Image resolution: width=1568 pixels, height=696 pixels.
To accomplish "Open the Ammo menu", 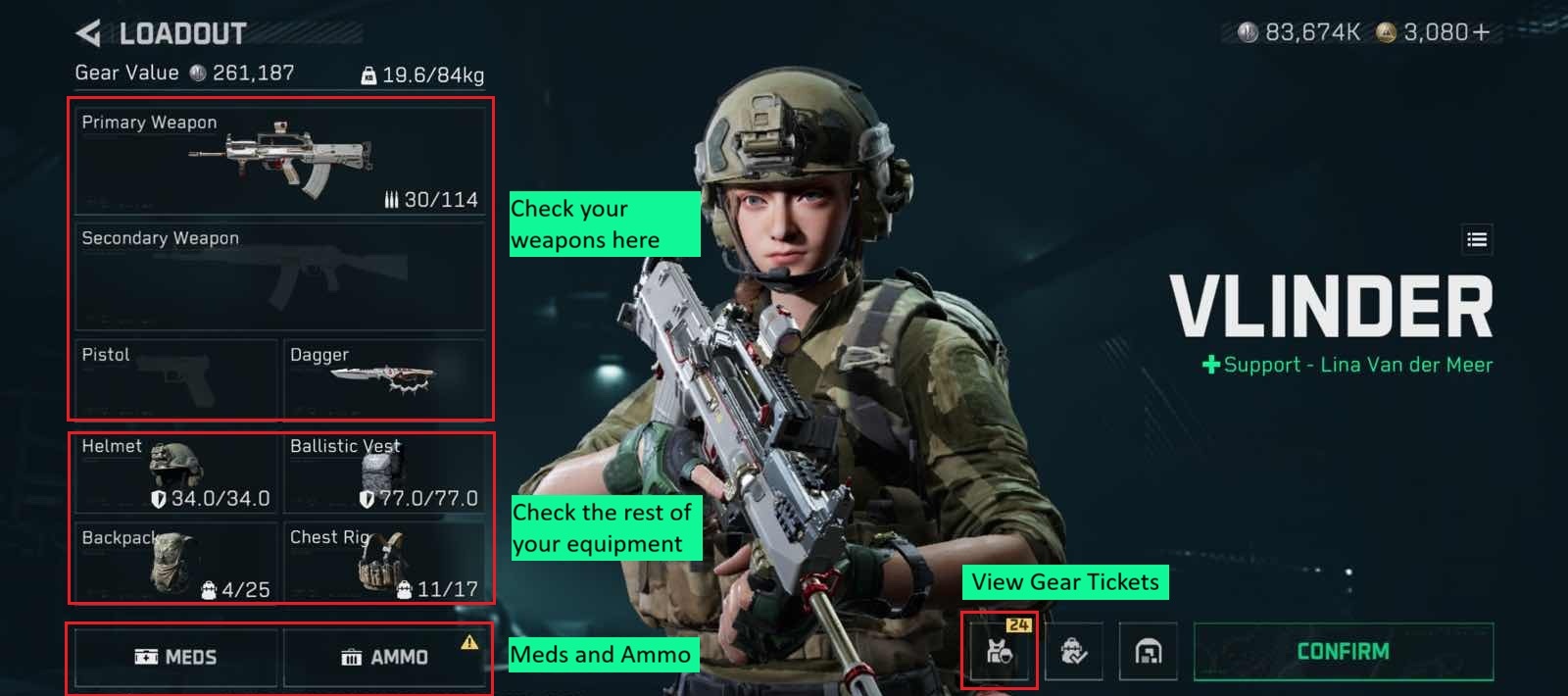I will point(384,657).
